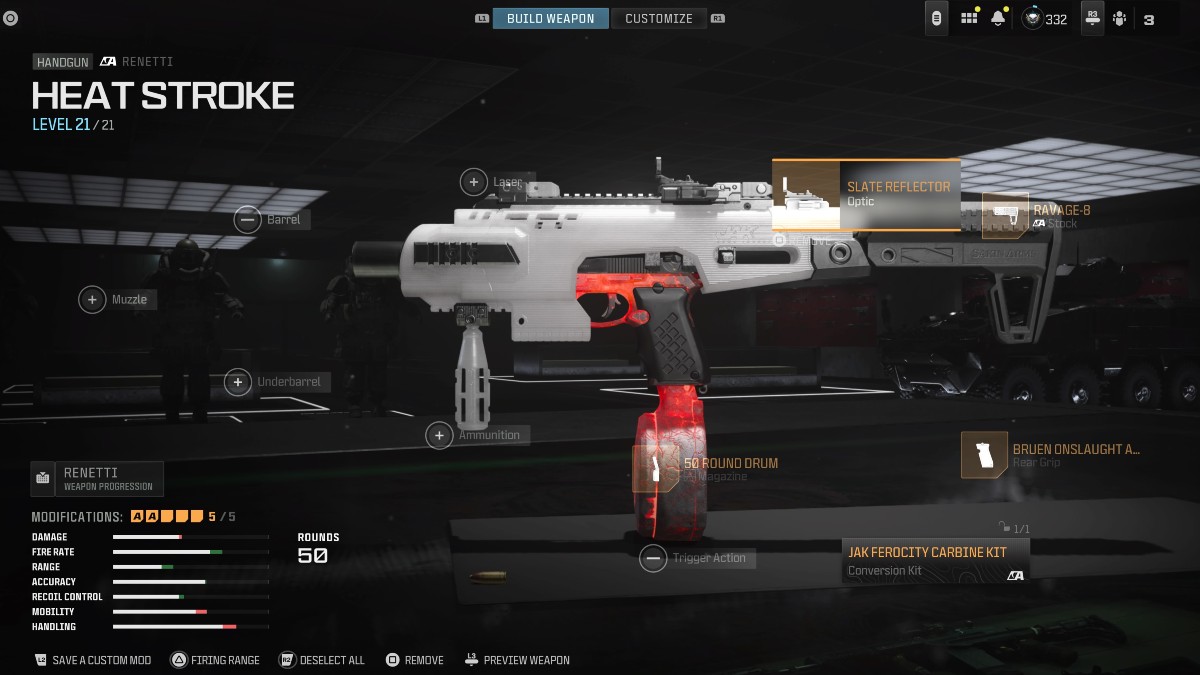Image resolution: width=1200 pixels, height=675 pixels.
Task: Add an Underbarrel attachment
Action: tap(238, 381)
